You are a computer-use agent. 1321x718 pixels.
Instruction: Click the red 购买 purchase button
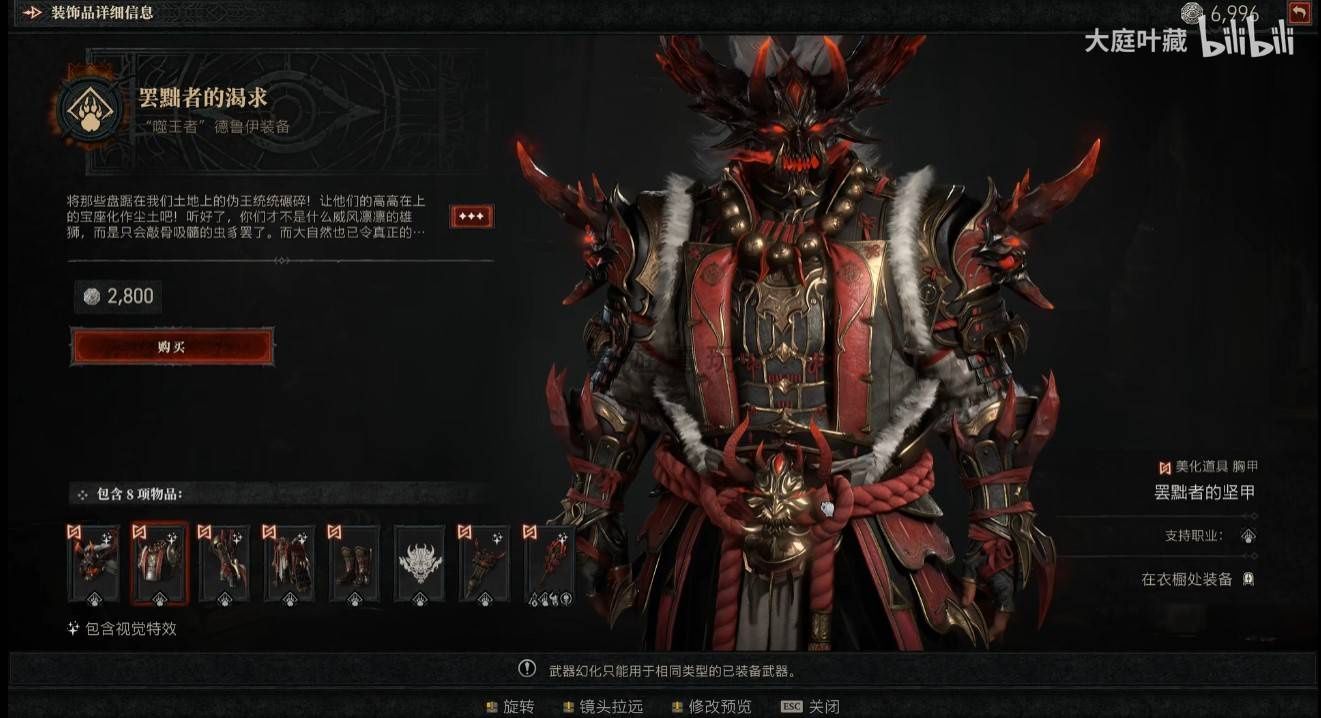pyautogui.click(x=172, y=347)
